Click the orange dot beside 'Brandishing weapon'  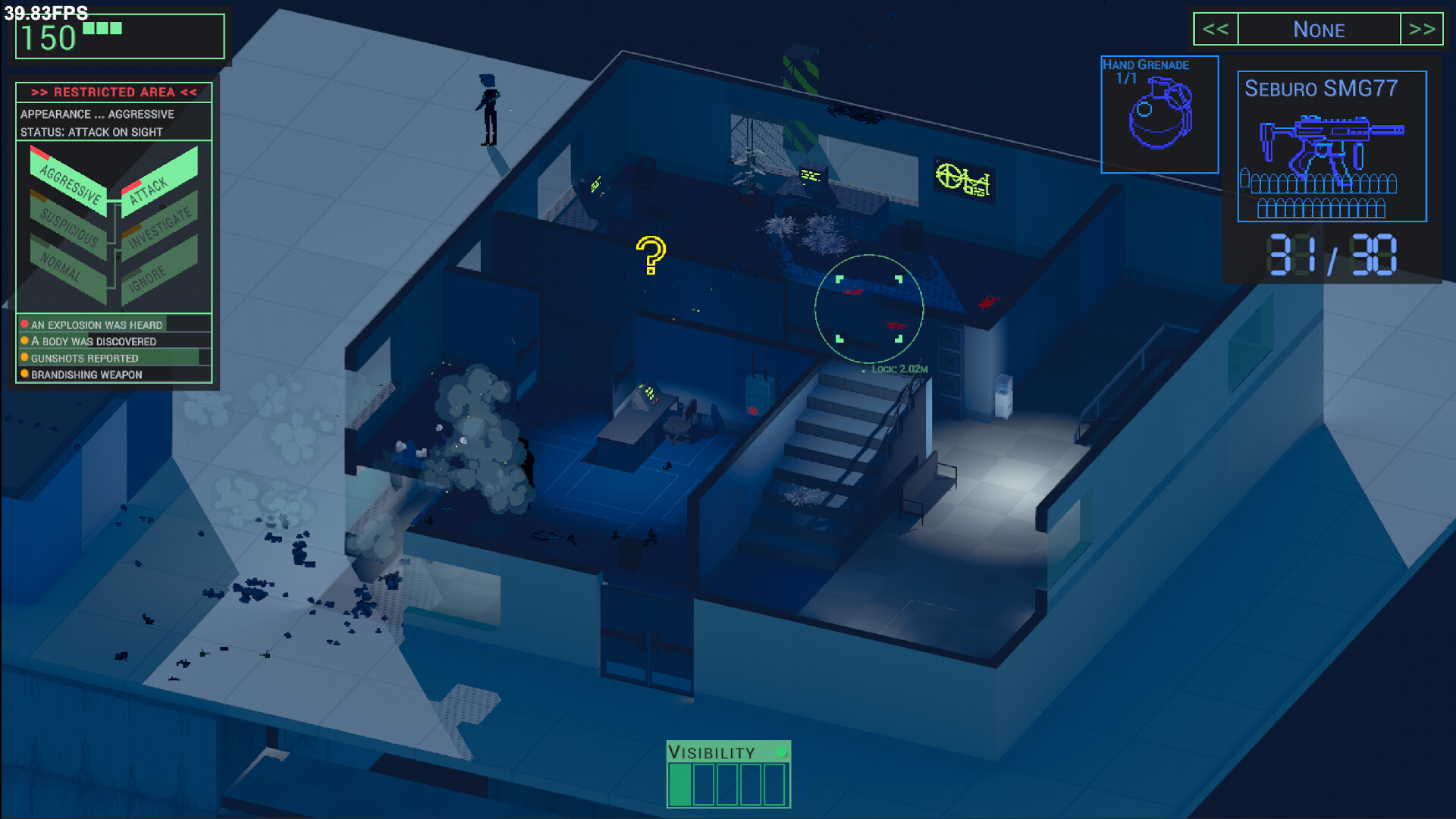pos(24,374)
